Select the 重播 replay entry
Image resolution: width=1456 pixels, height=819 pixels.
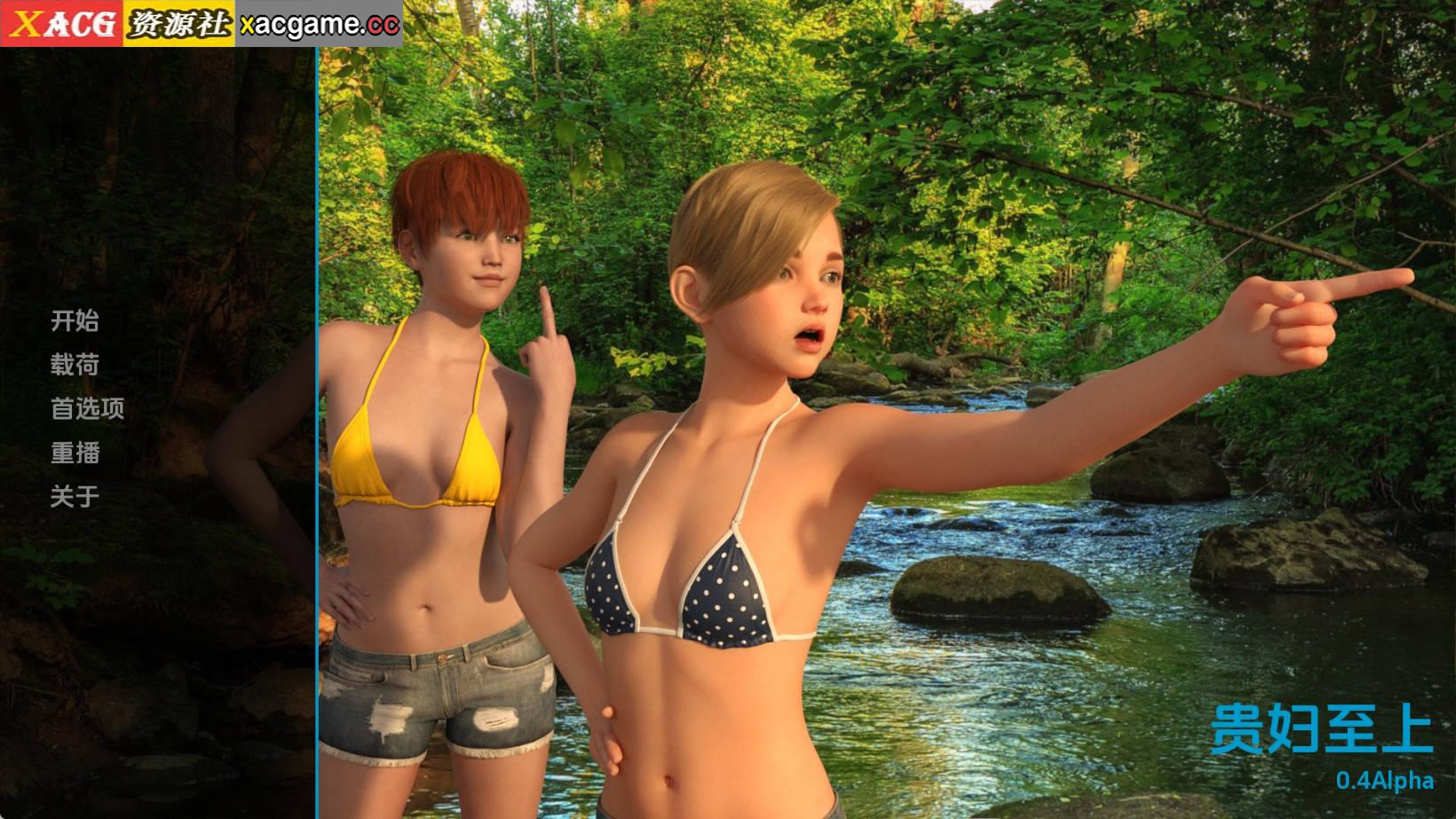75,453
